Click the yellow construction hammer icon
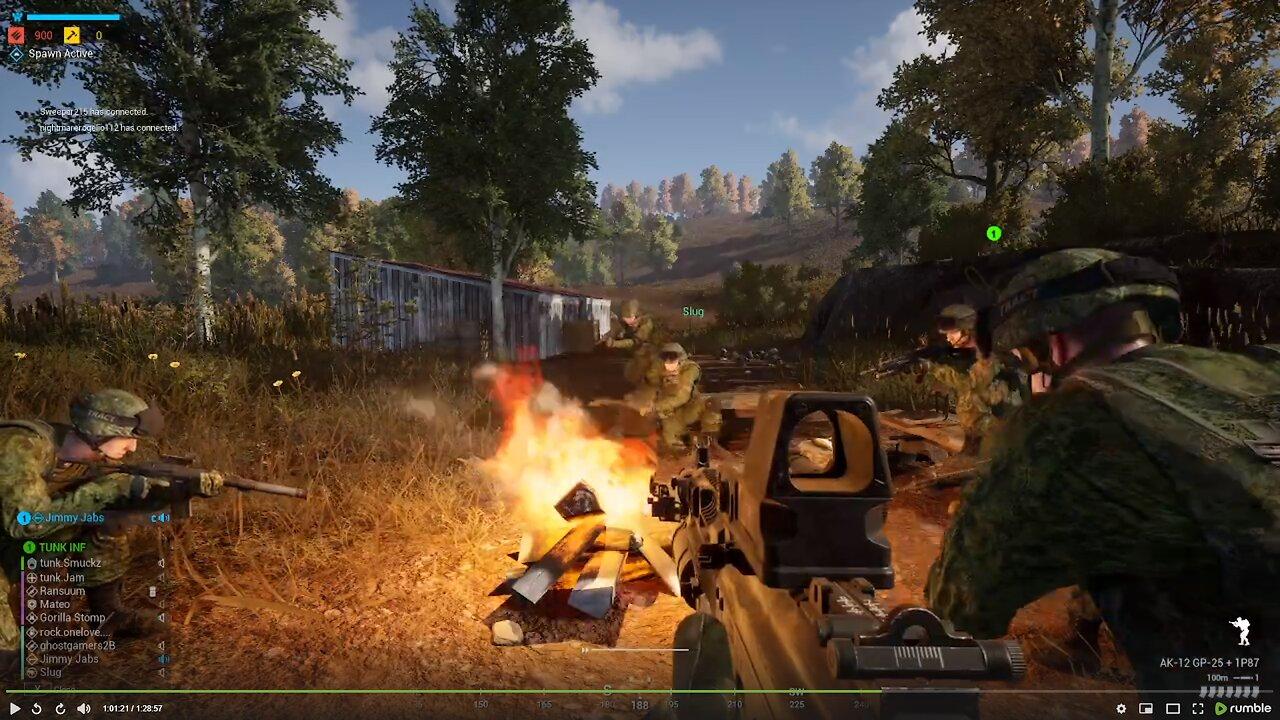 (73, 34)
